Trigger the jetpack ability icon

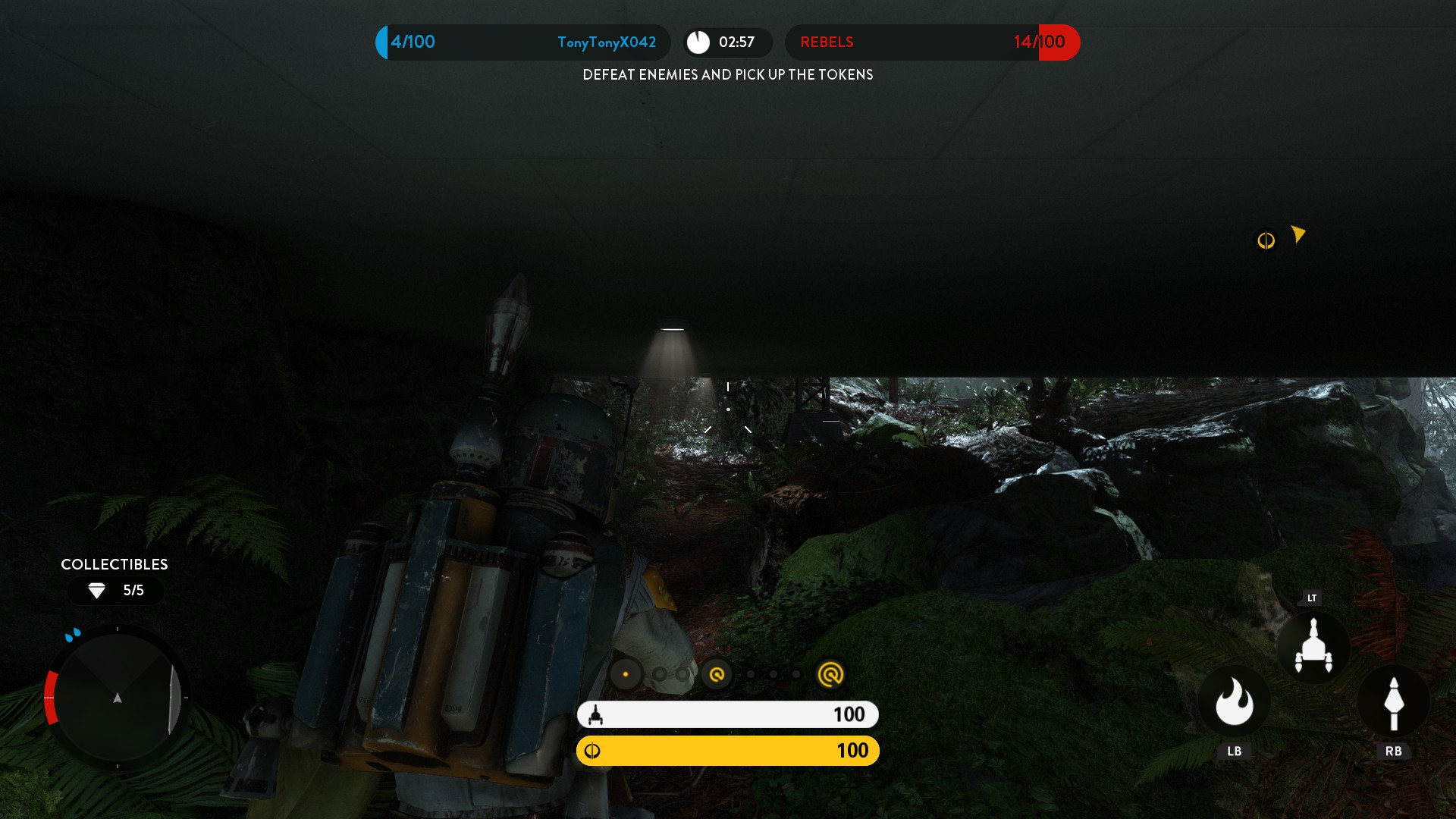(1313, 647)
